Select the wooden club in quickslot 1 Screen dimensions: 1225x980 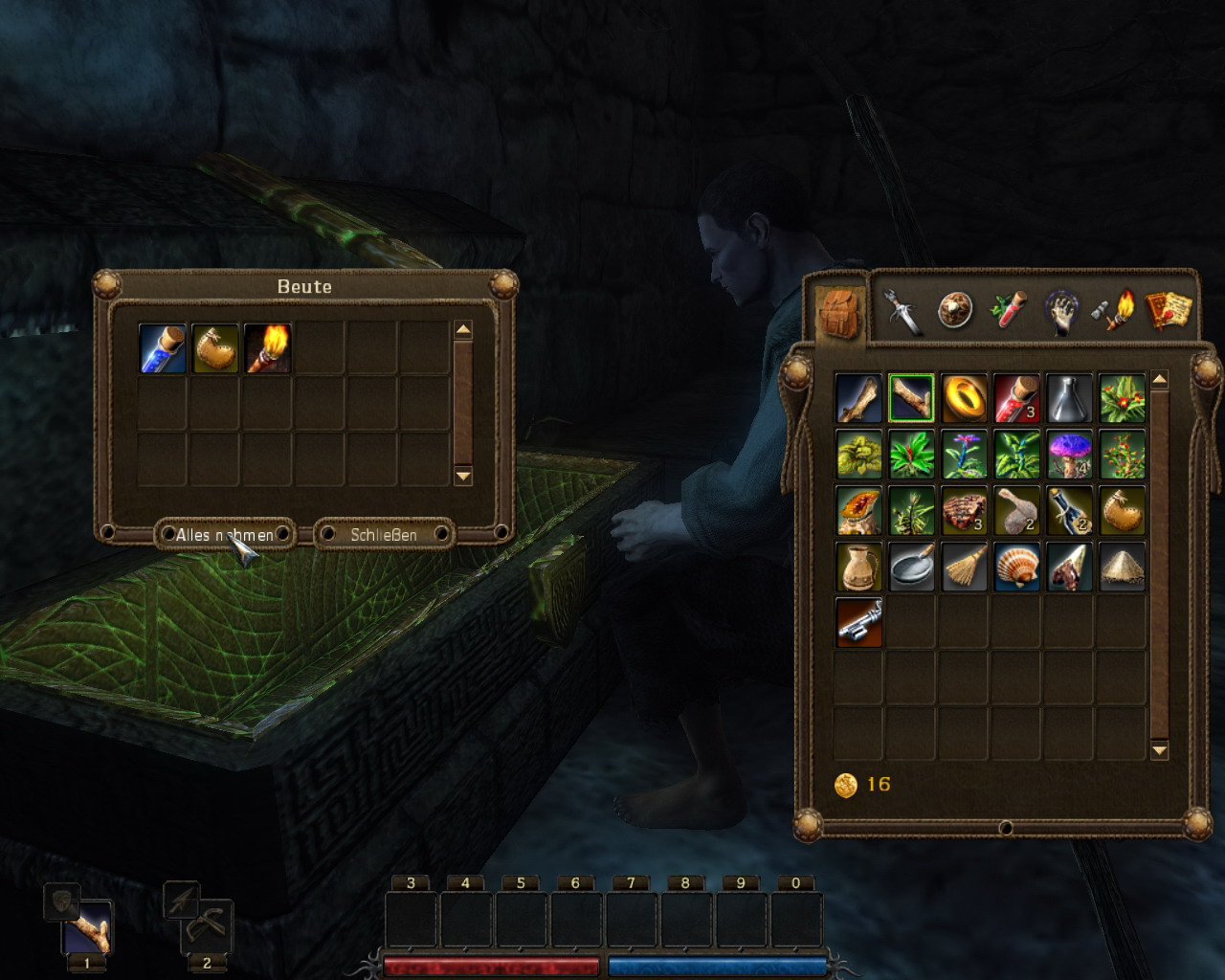88,926
